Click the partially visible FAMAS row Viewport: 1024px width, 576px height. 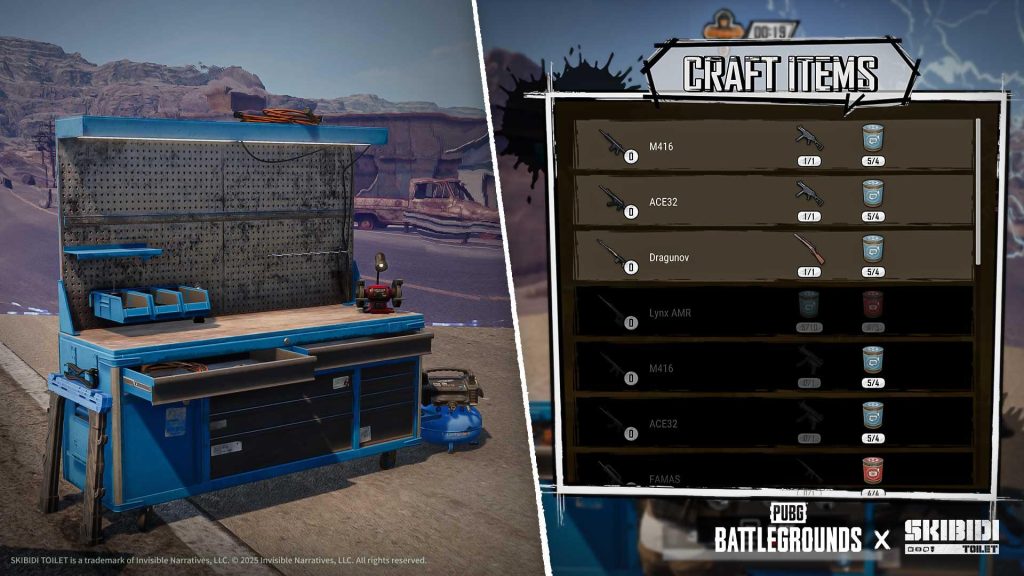pyautogui.click(x=773, y=474)
